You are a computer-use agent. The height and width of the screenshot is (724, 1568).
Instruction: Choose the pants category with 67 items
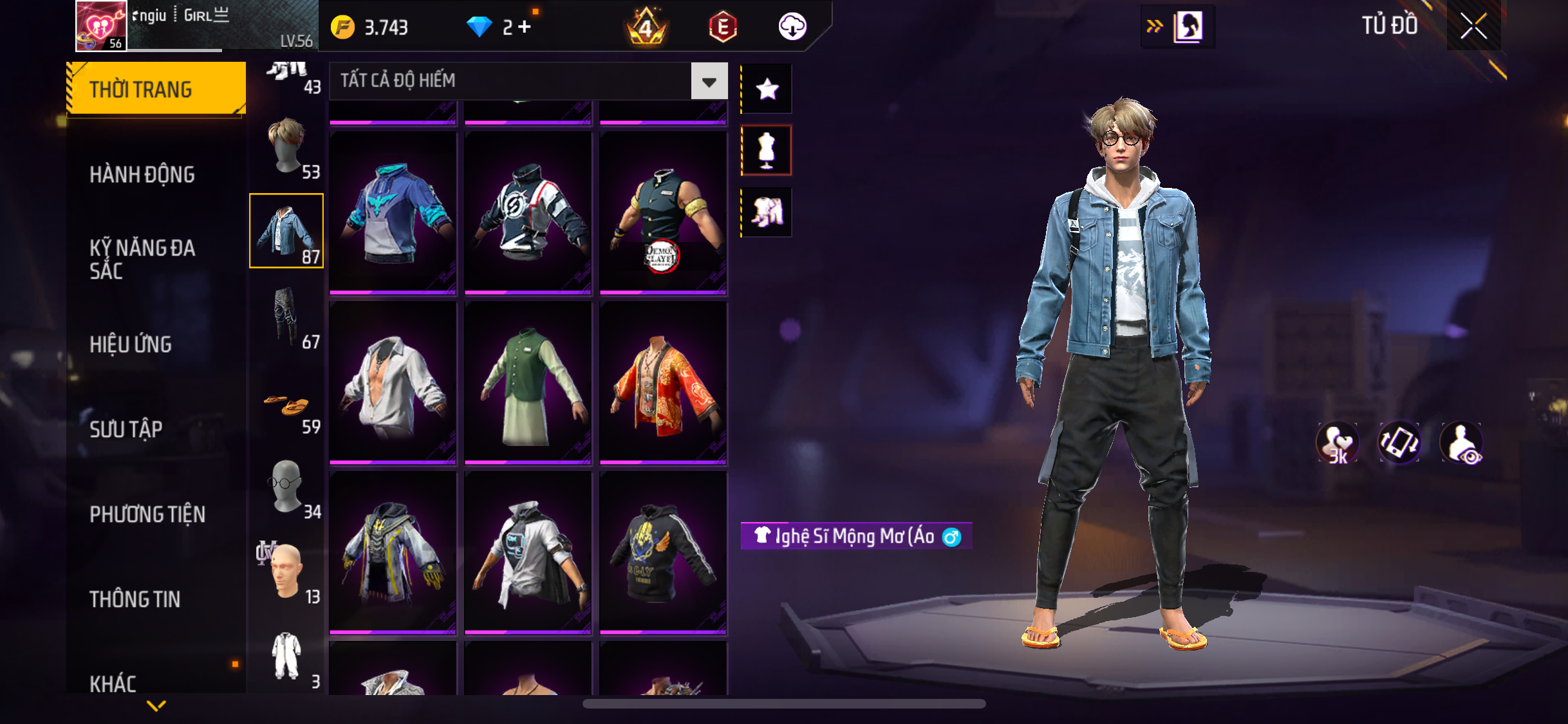[287, 317]
